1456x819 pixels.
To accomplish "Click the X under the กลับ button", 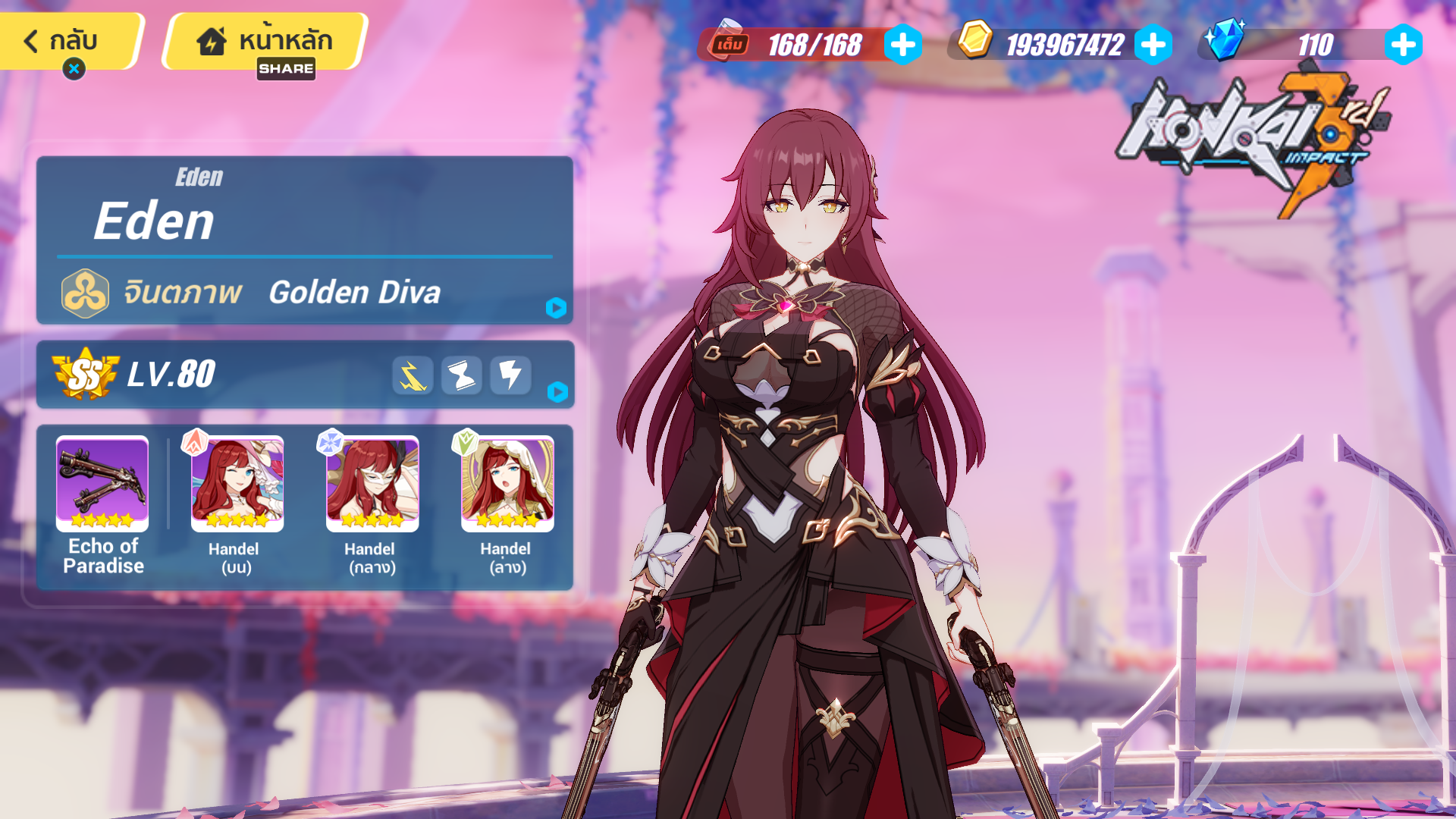I will click(x=74, y=69).
